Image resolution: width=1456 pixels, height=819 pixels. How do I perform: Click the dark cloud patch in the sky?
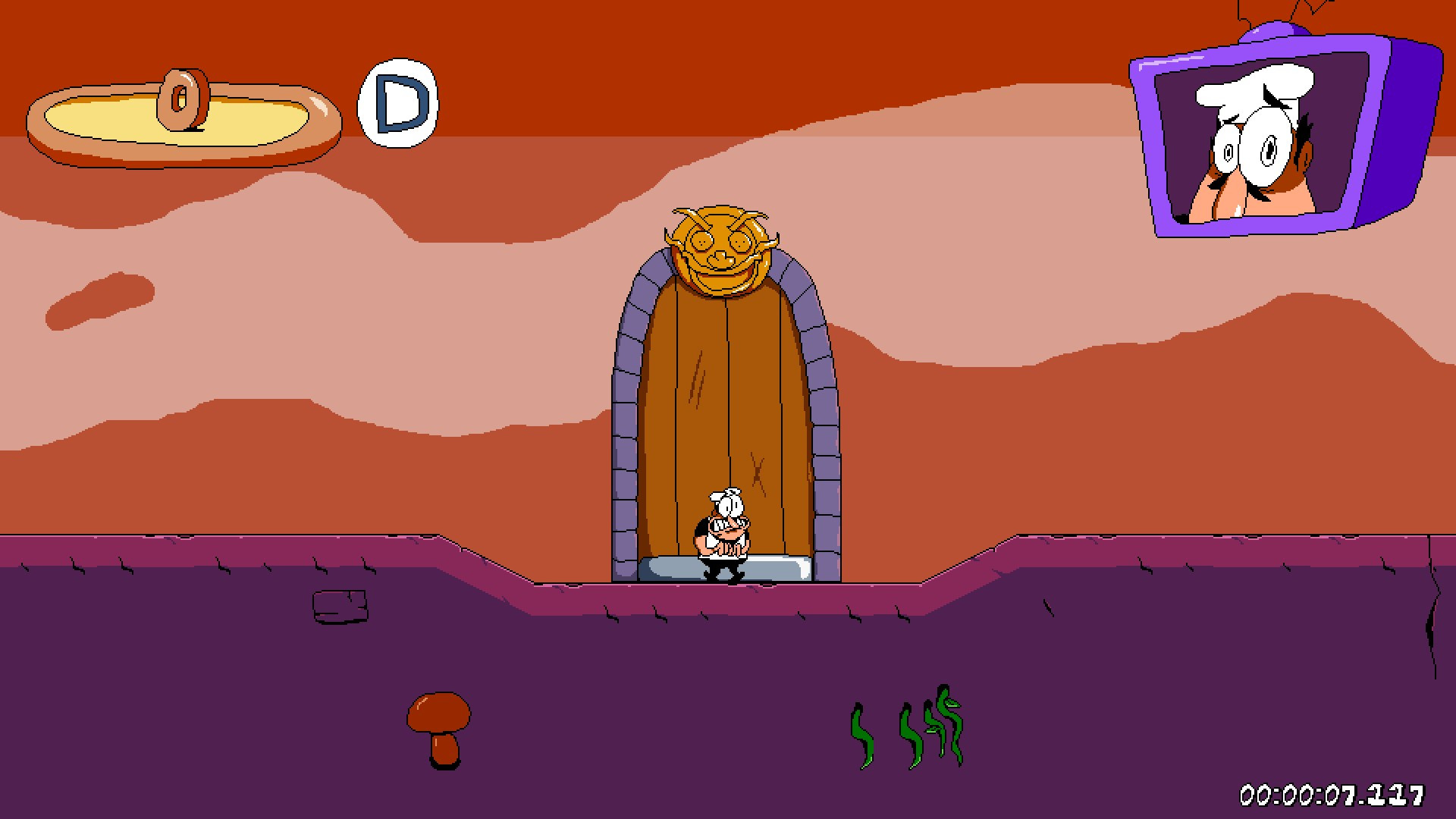pyautogui.click(x=99, y=296)
